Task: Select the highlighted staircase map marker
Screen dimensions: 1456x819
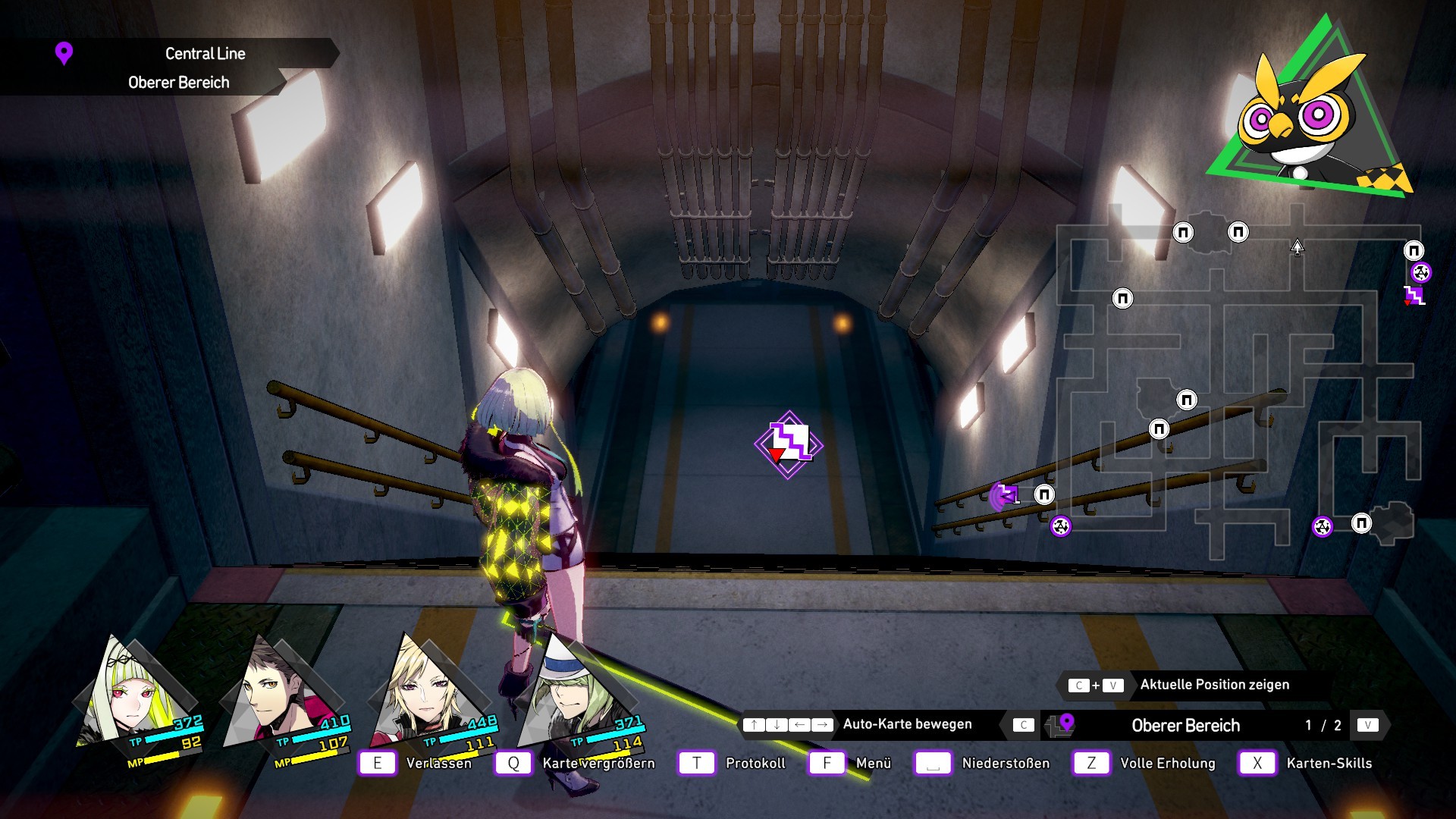Action: point(789,444)
